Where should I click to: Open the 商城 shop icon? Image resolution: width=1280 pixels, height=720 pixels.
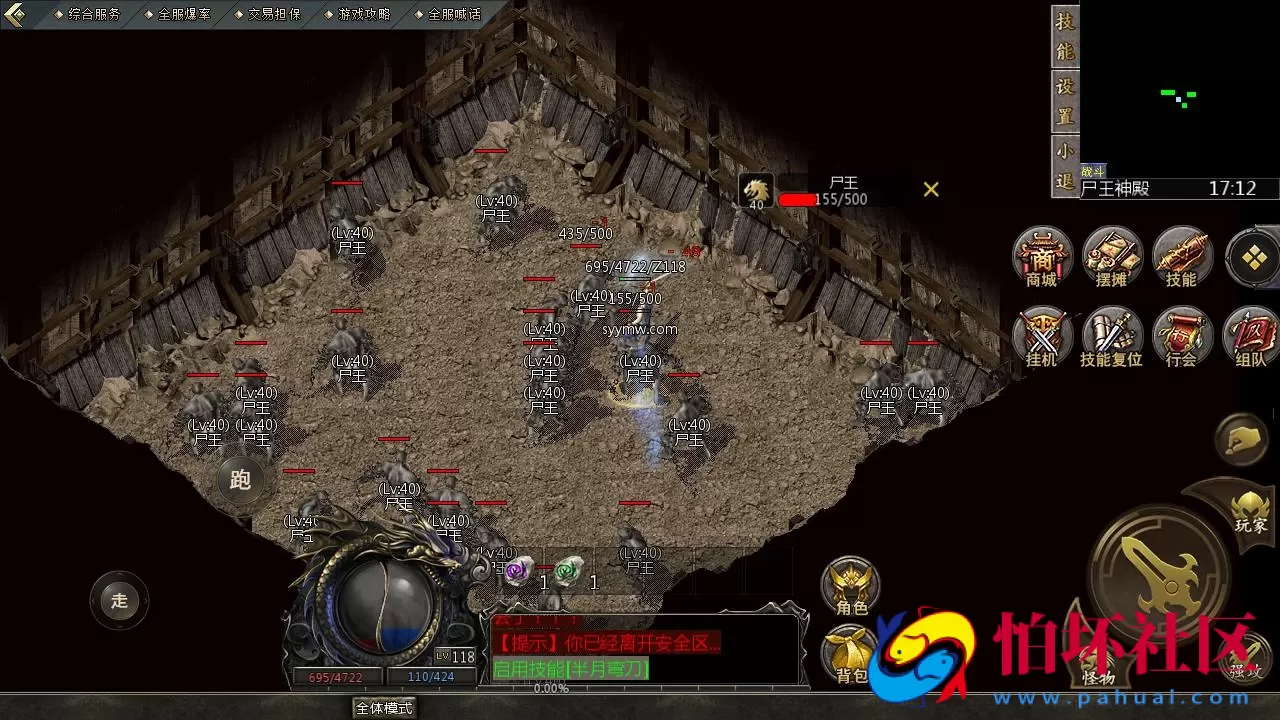[1042, 257]
